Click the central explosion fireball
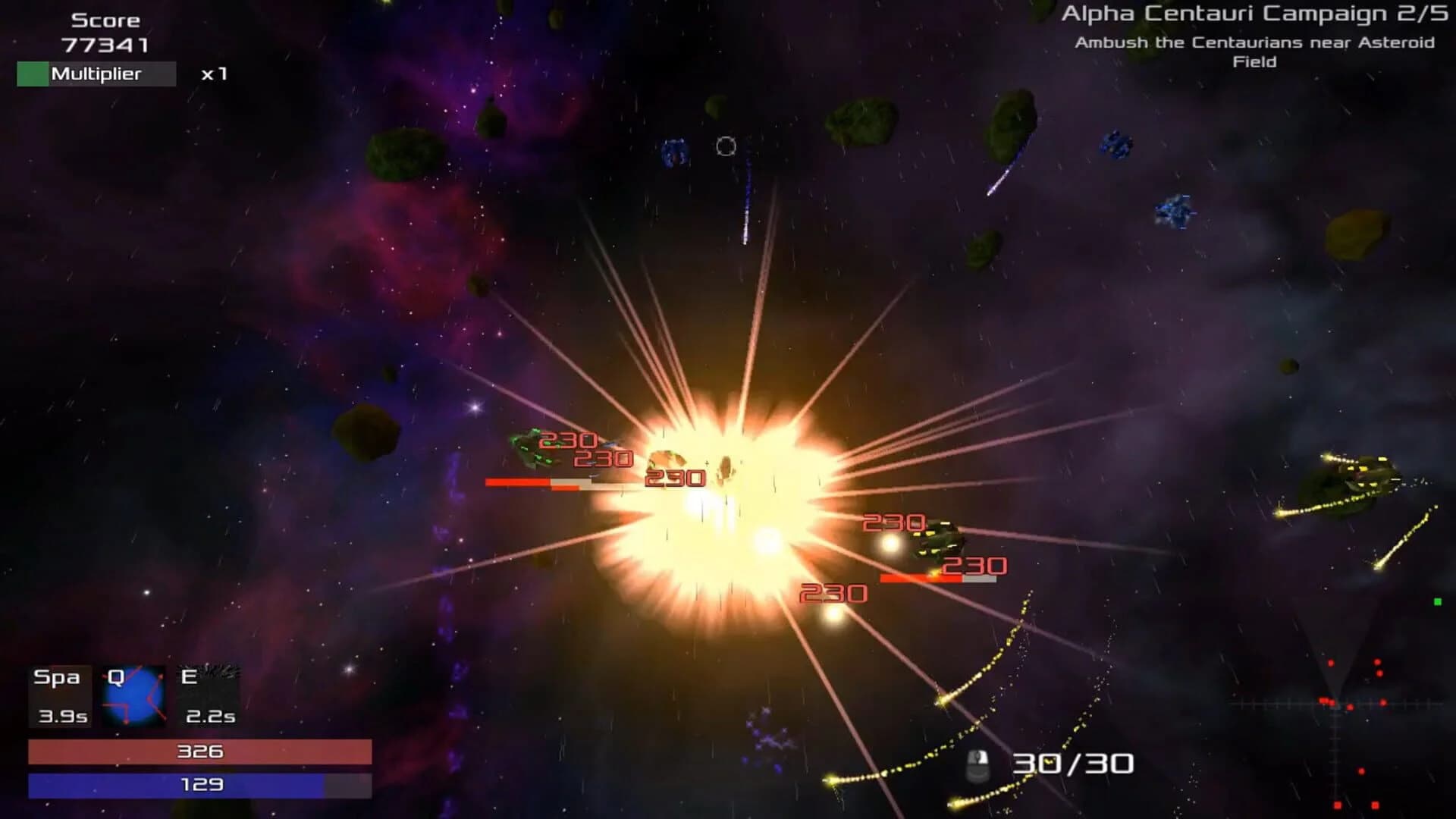Viewport: 1456px width, 819px height. (720, 516)
